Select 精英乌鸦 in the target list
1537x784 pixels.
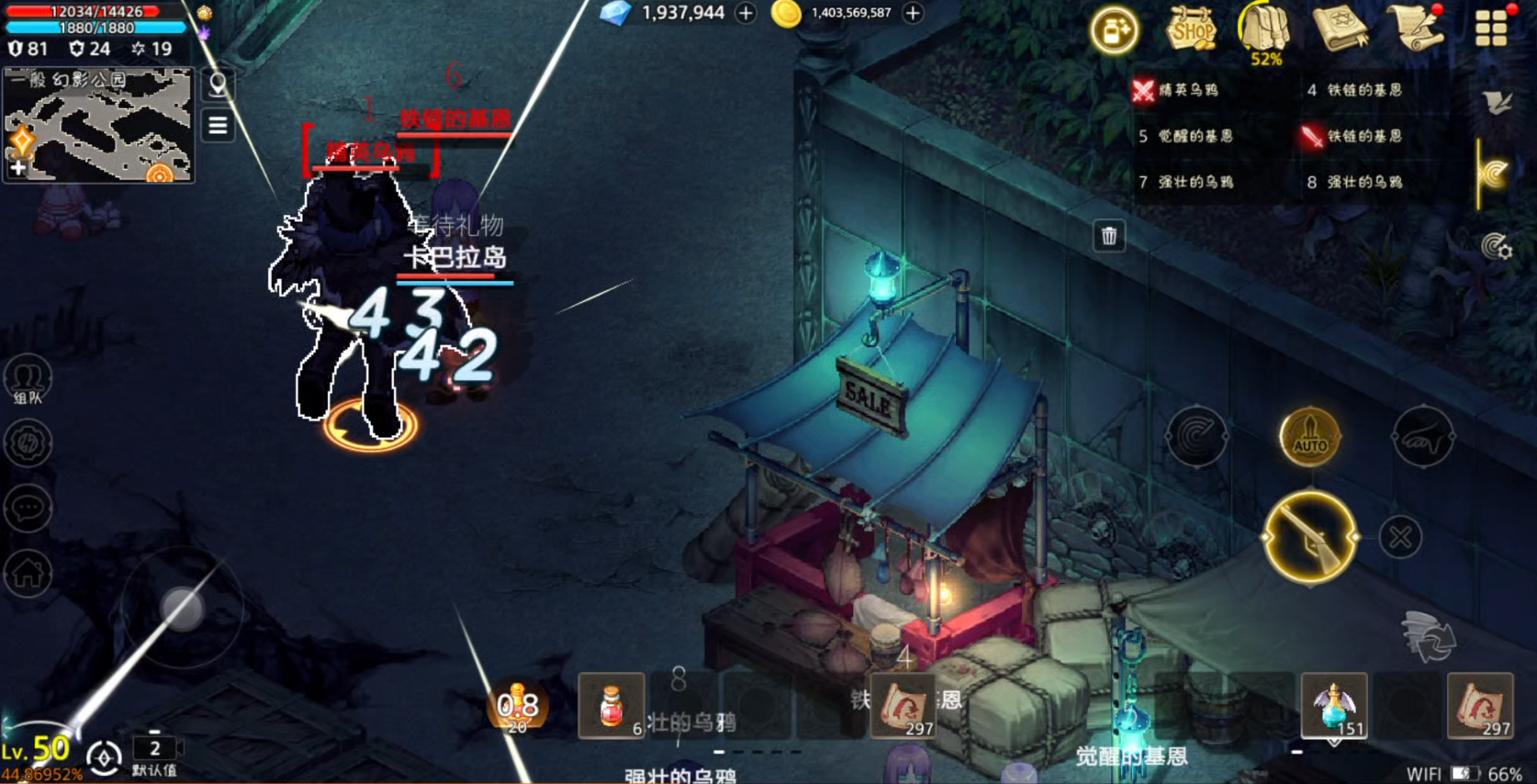[x=1186, y=90]
